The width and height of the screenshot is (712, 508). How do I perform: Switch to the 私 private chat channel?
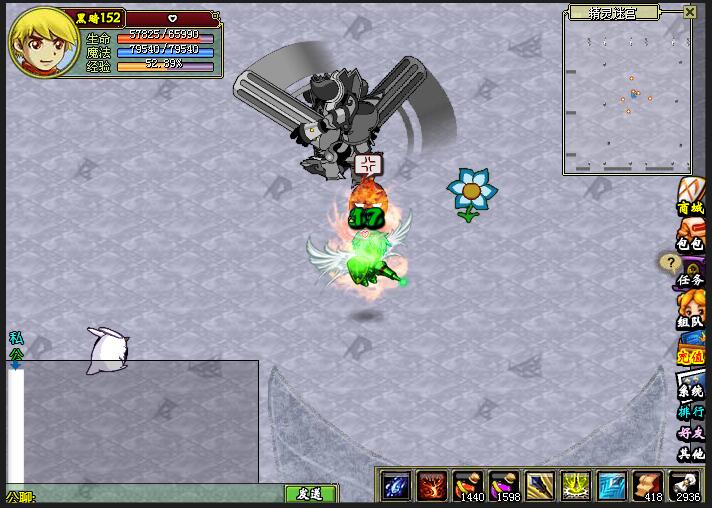click(15, 338)
